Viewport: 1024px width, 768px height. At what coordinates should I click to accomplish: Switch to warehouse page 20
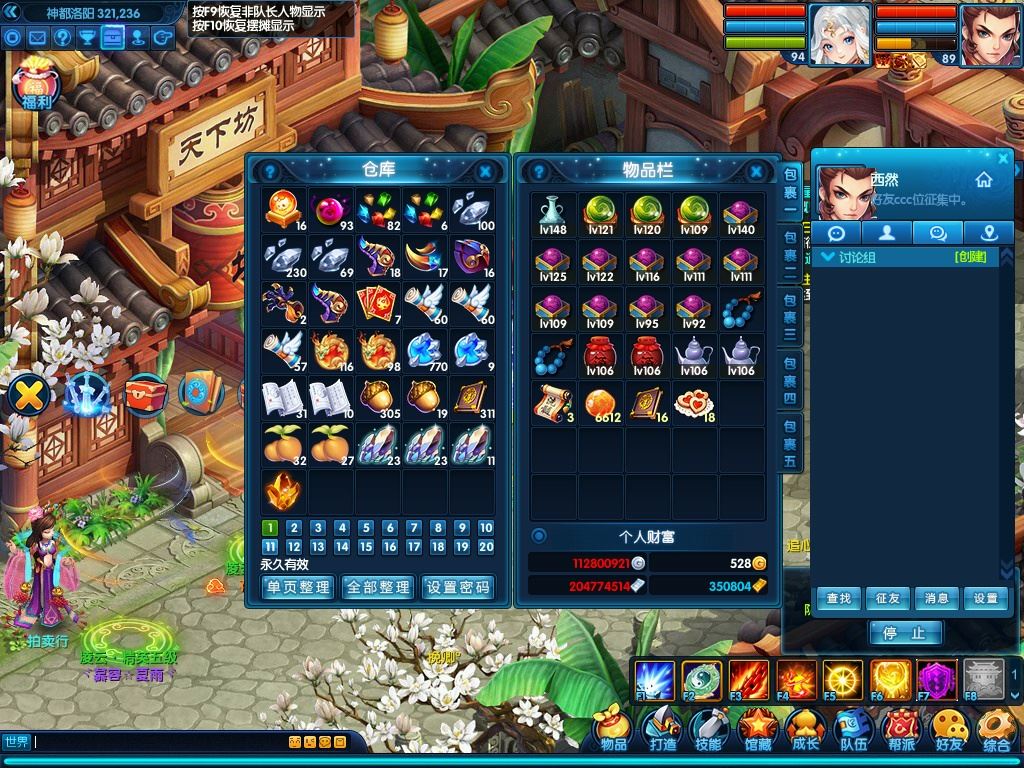(486, 547)
